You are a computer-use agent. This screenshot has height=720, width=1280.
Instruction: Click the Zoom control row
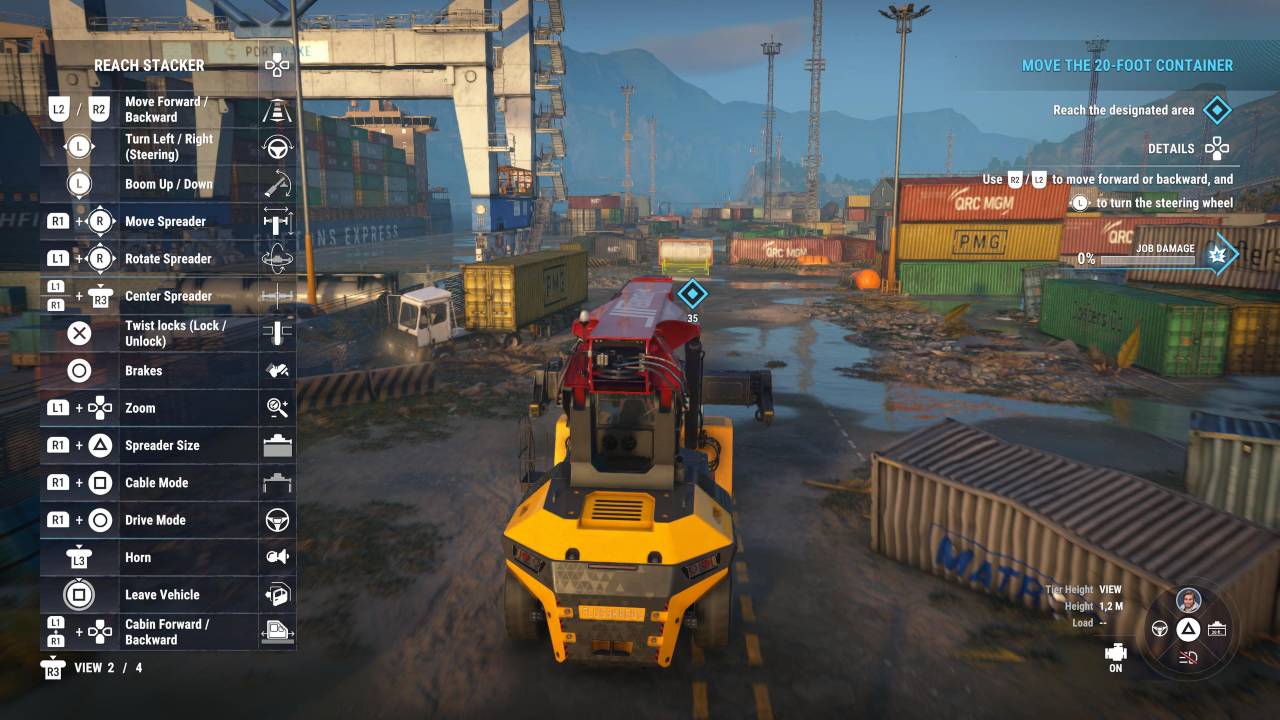point(168,408)
